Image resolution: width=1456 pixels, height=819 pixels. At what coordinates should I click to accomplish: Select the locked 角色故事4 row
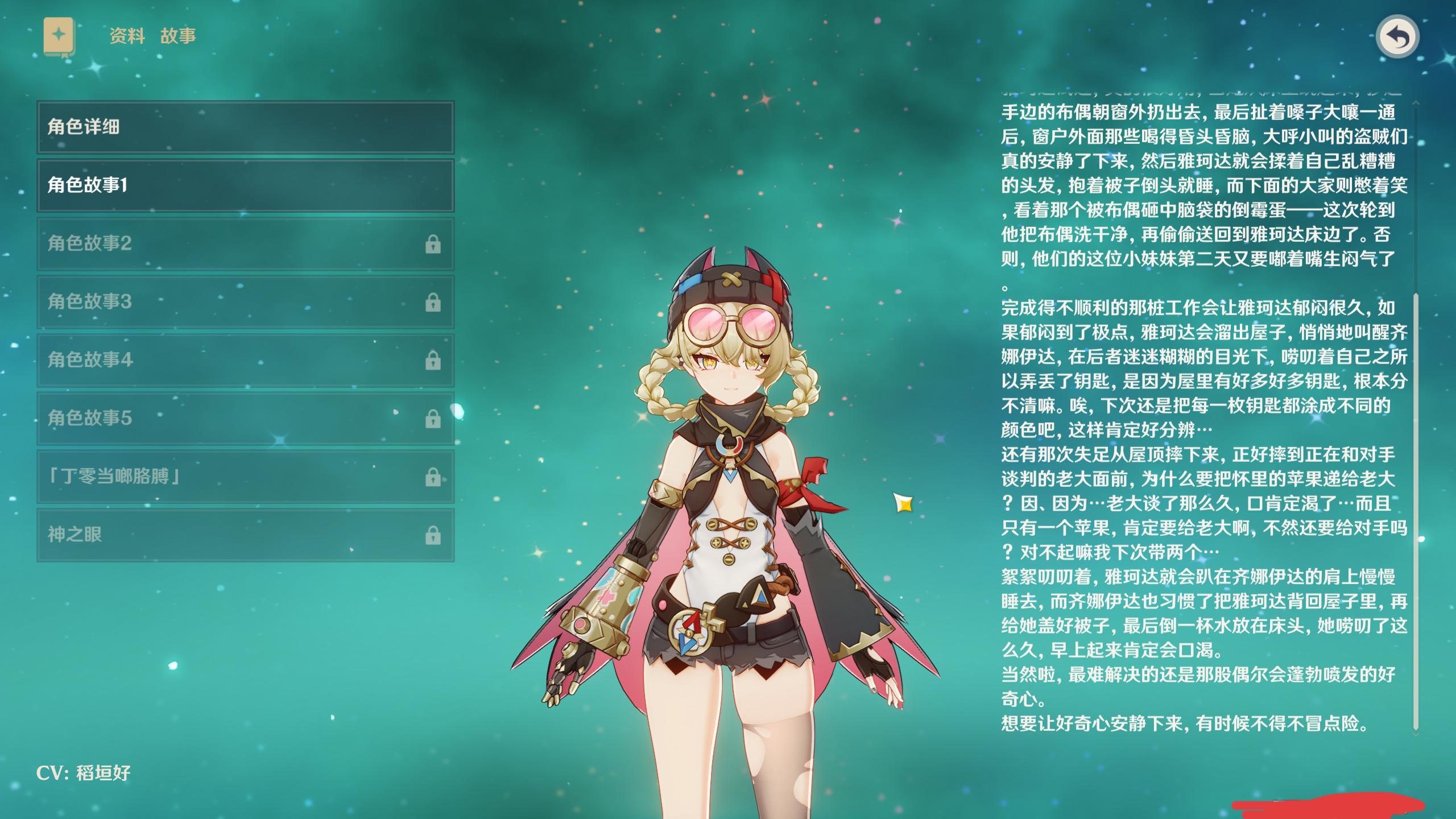pyautogui.click(x=245, y=360)
